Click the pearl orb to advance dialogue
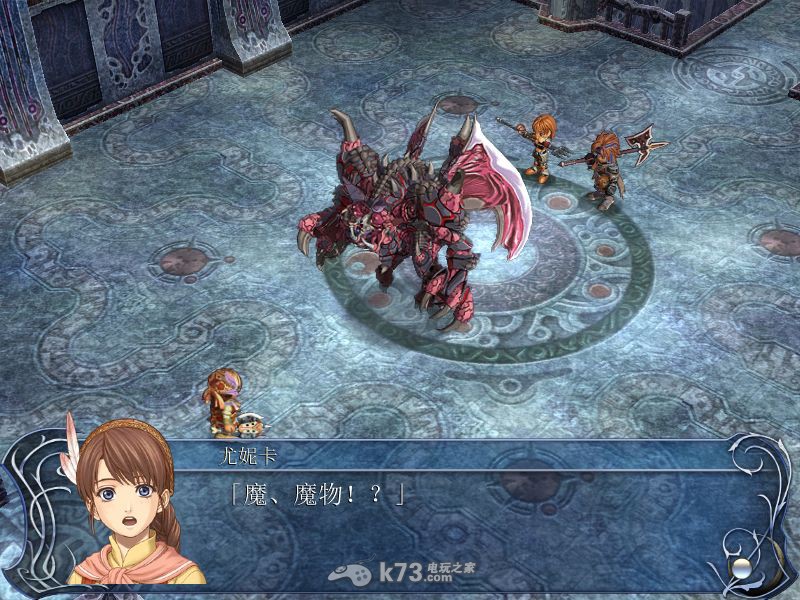Viewport: 800px width, 600px height. point(741,567)
